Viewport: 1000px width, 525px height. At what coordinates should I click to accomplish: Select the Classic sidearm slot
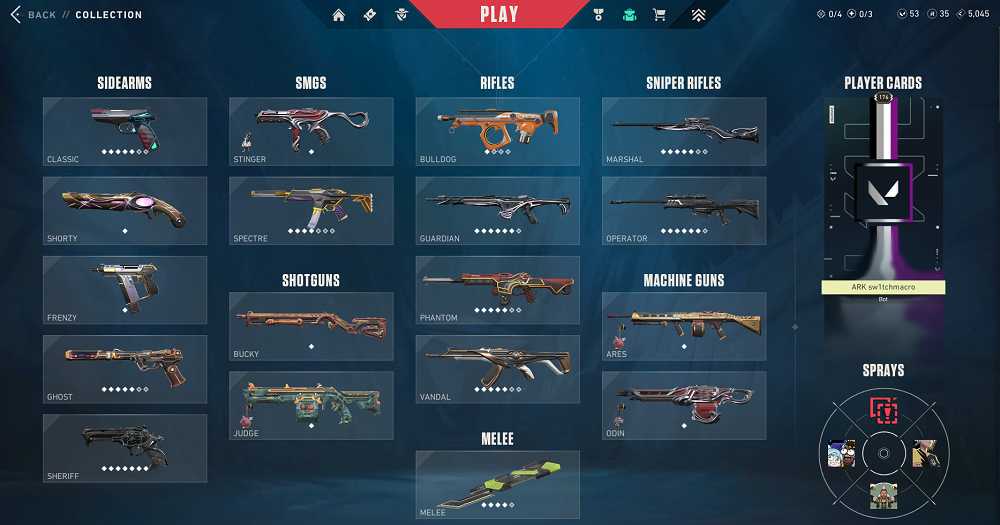pos(125,131)
